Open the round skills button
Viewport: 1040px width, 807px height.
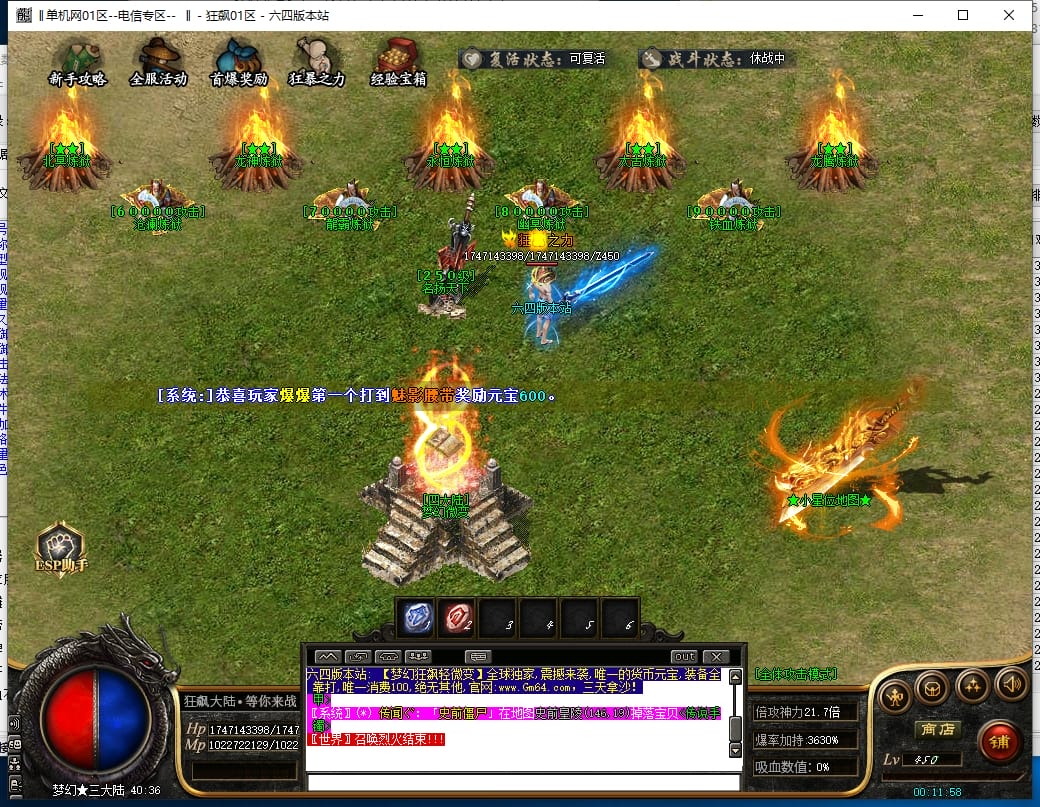(x=972, y=684)
